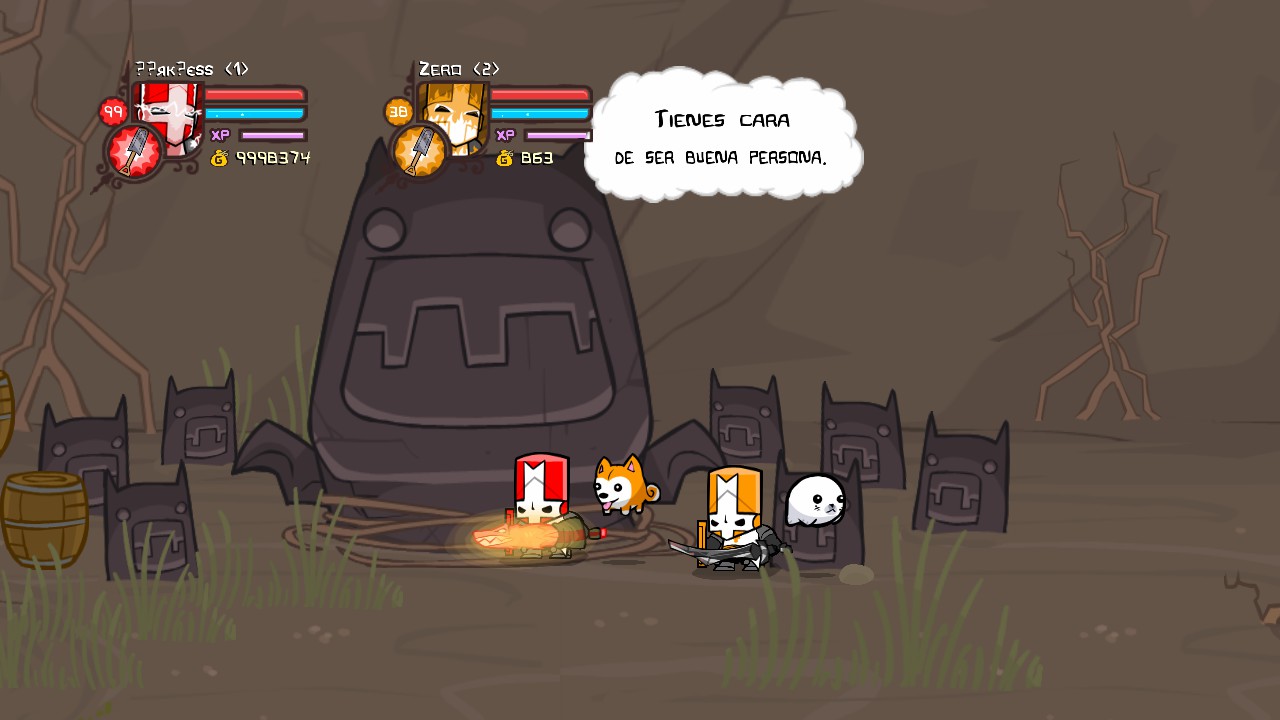
Task: Click the gold money bag icon beside 9998374
Action: (x=221, y=157)
